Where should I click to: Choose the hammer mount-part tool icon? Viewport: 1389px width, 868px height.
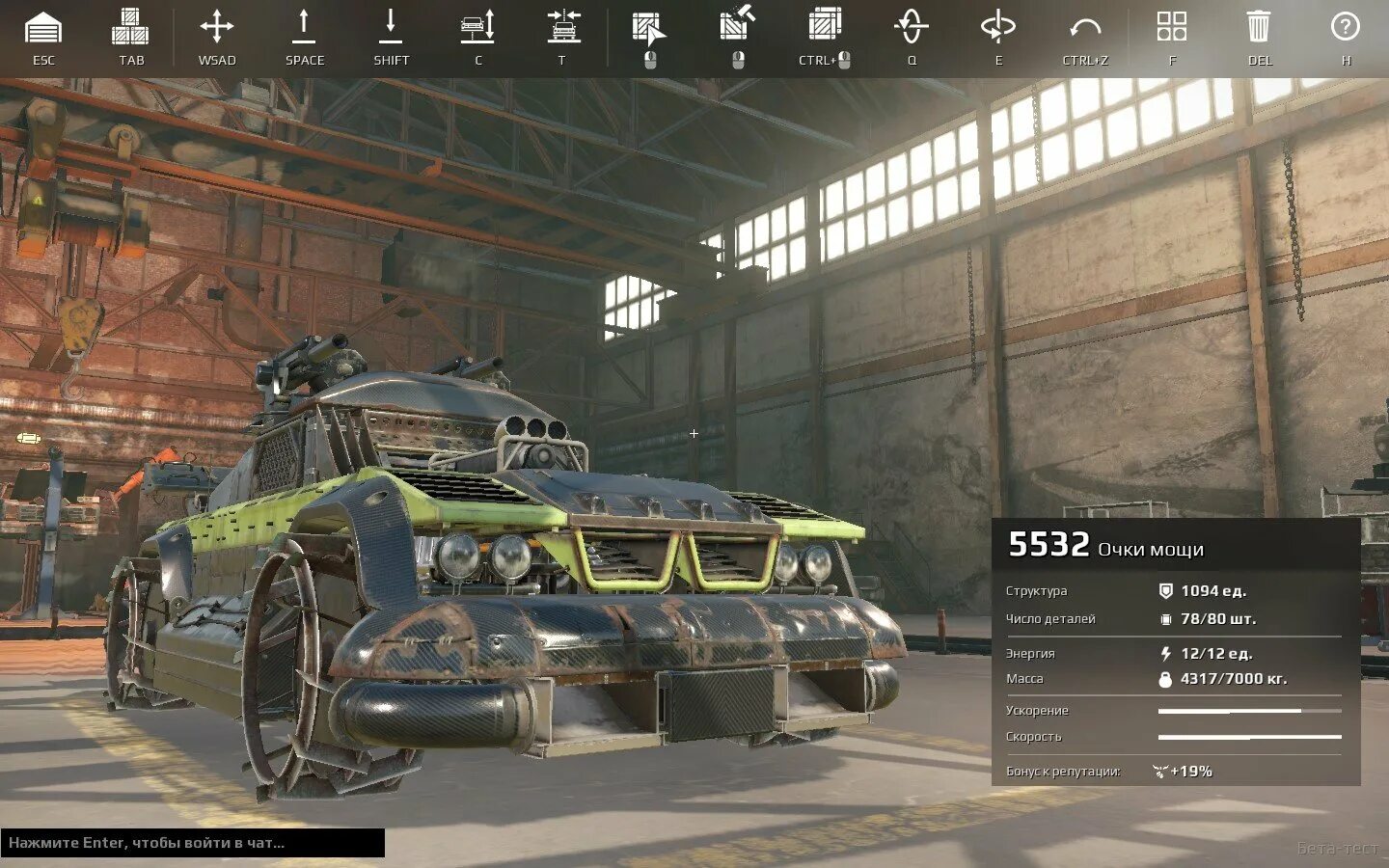pos(737,25)
